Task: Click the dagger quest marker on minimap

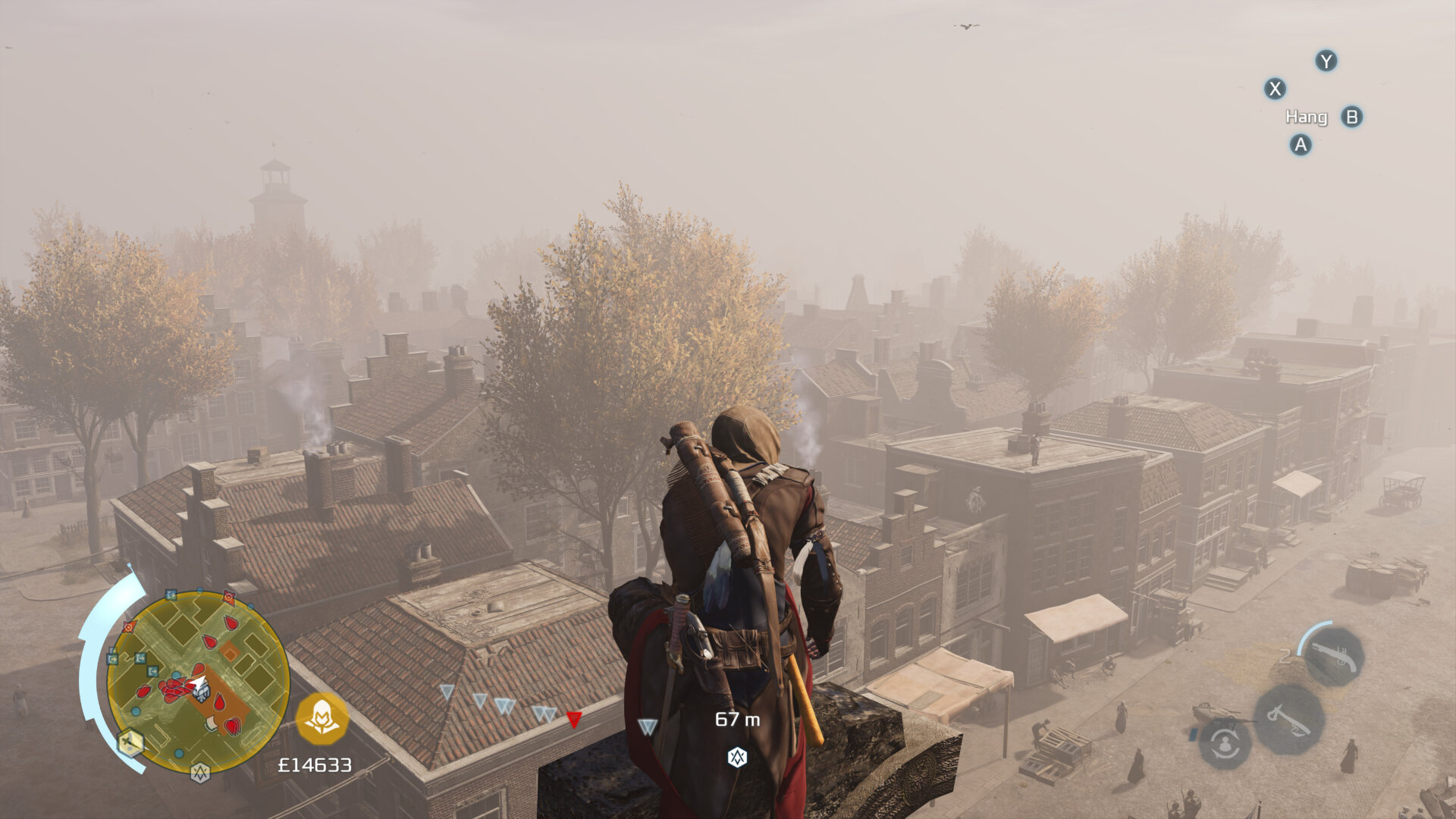Action: pos(130,743)
